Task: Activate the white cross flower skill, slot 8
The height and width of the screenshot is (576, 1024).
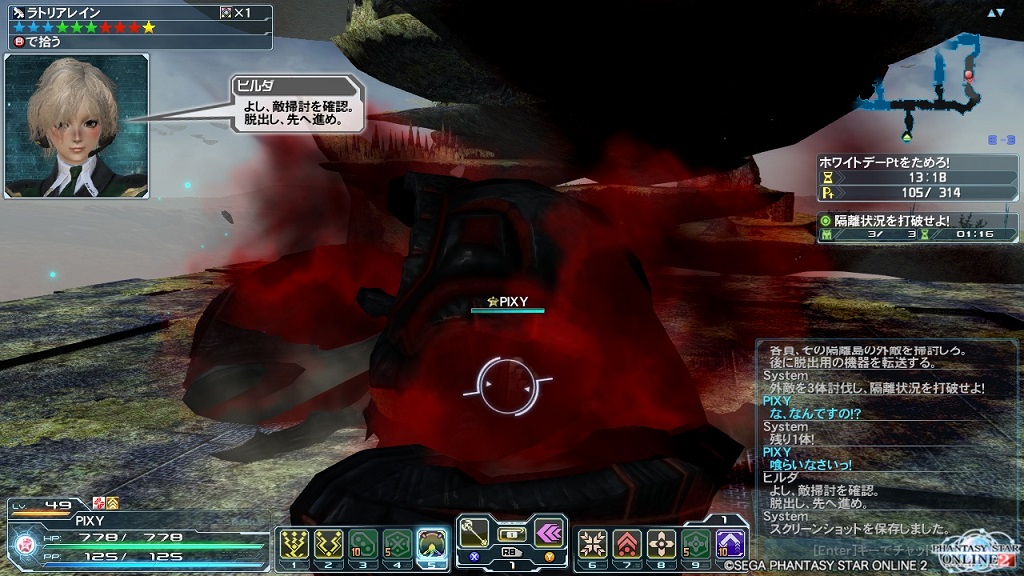Action: (660, 542)
